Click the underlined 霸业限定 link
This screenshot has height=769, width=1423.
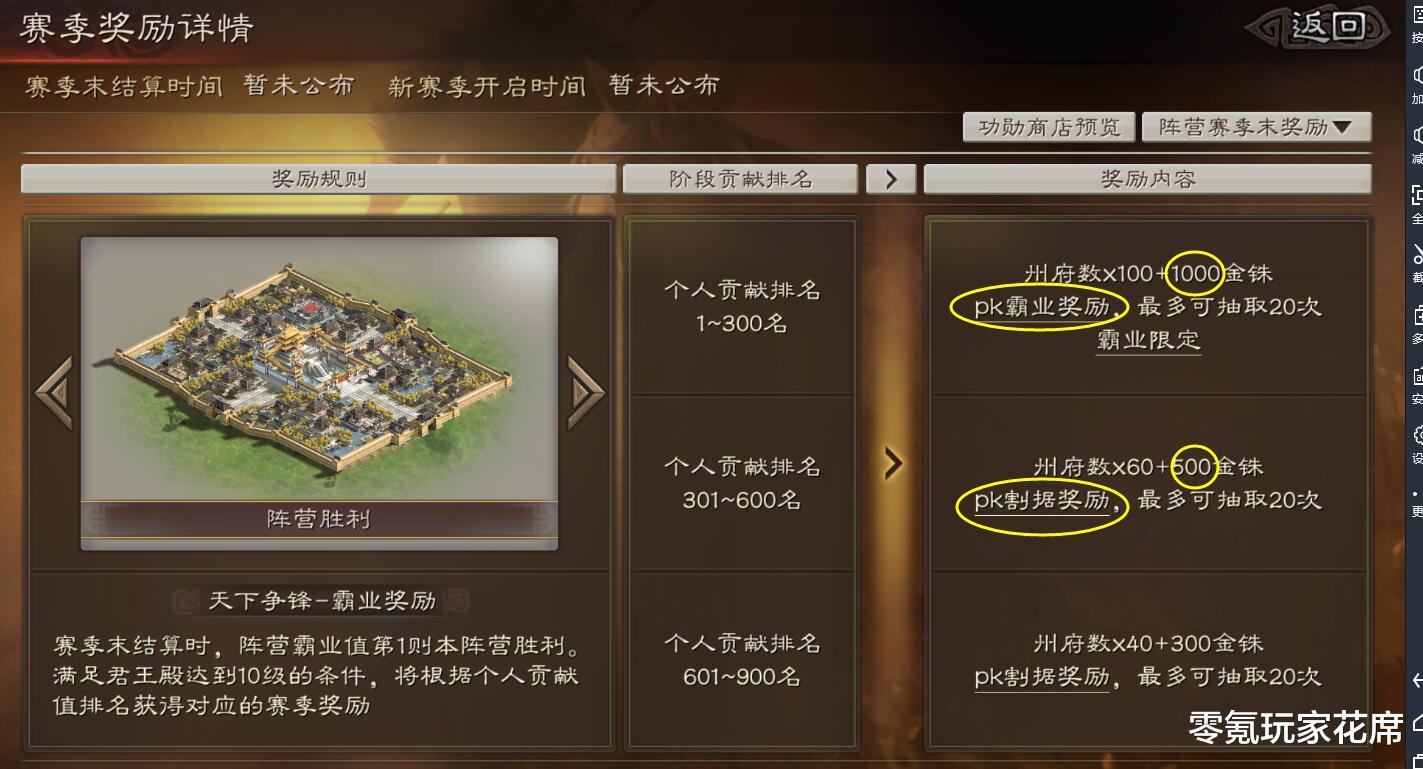tap(1147, 340)
